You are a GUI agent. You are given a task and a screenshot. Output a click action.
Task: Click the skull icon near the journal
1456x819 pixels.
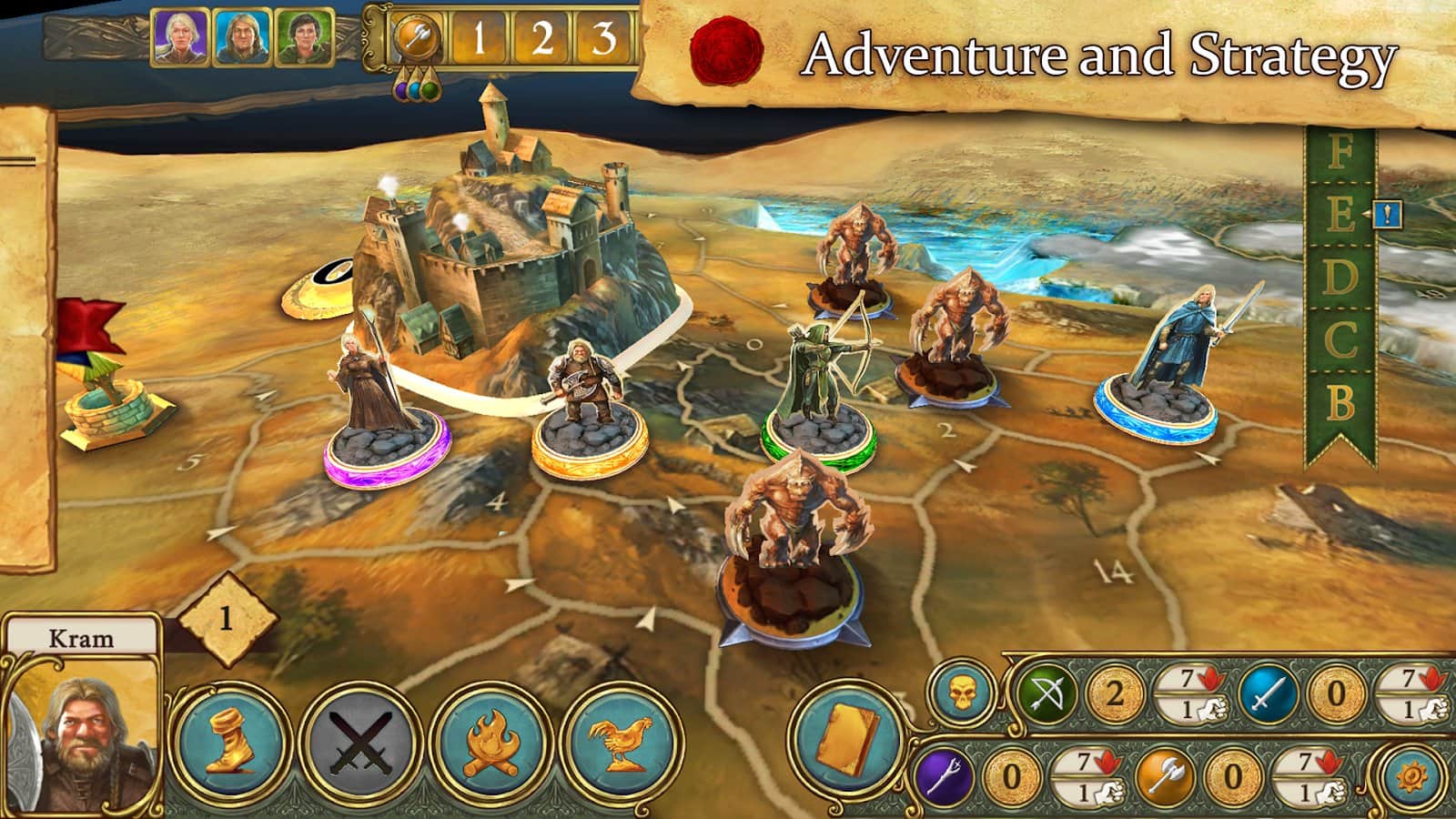click(959, 694)
